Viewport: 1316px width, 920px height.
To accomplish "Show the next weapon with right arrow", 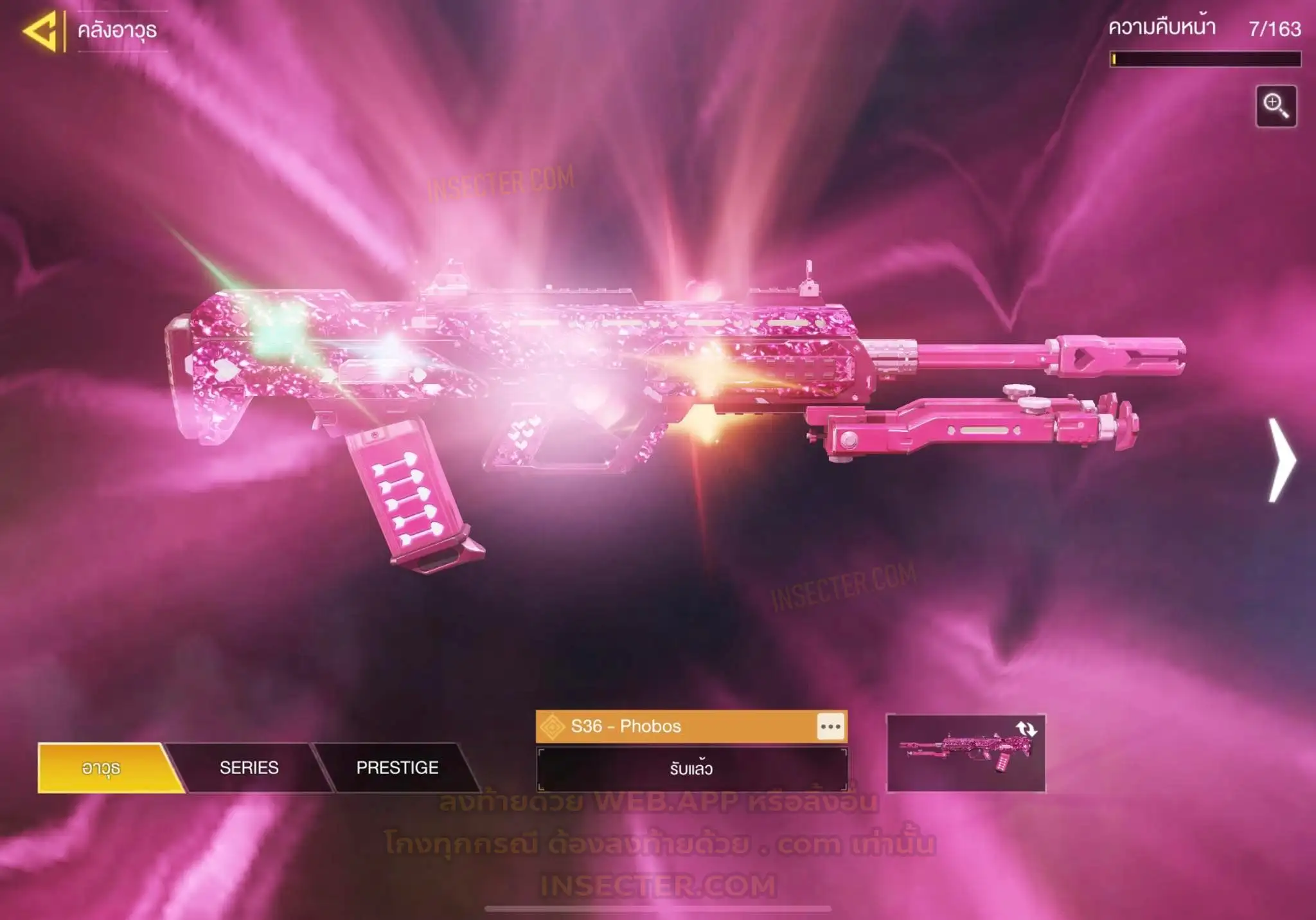I will coord(1282,460).
